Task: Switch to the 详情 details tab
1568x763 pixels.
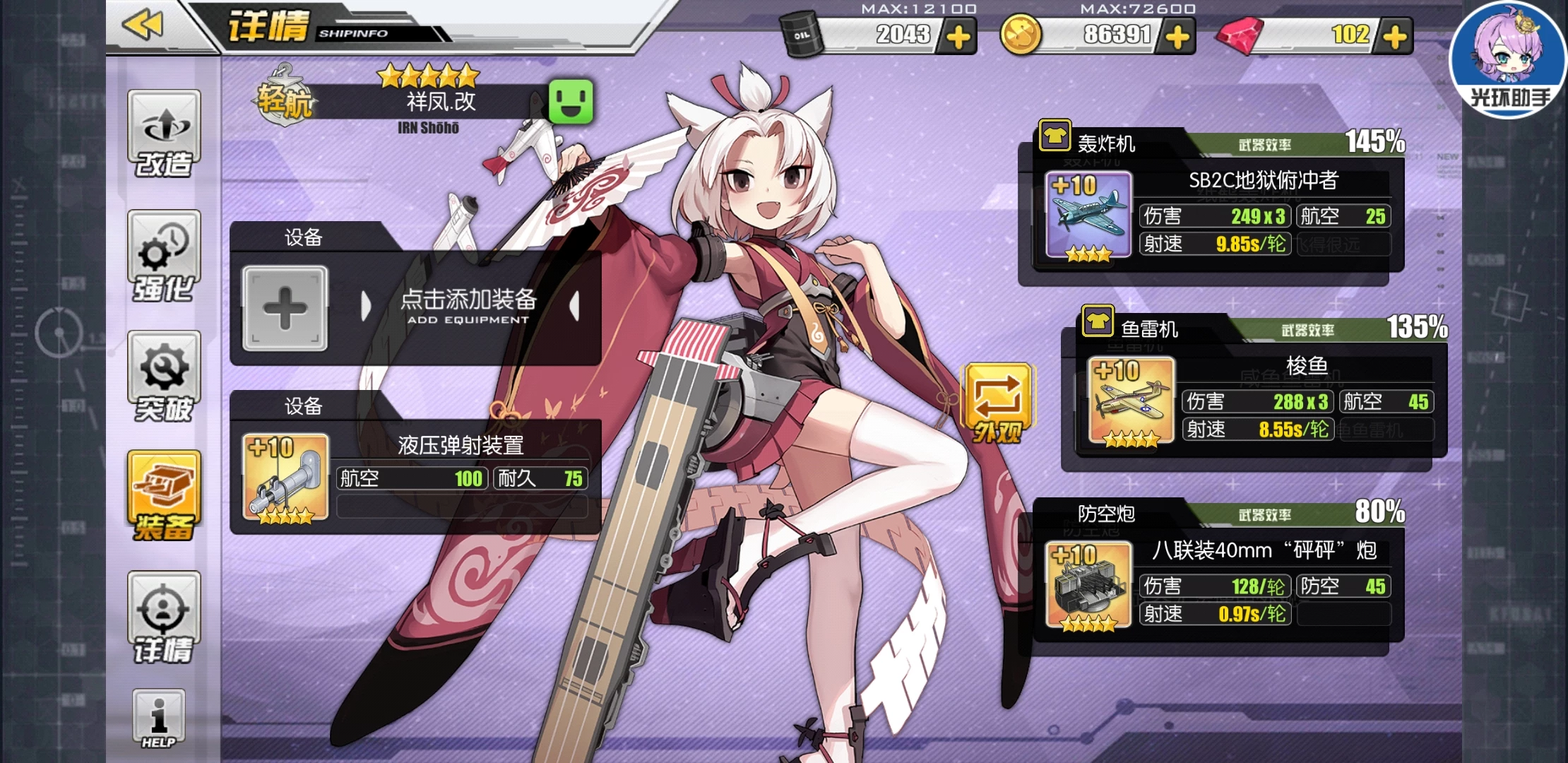Action: (164, 618)
